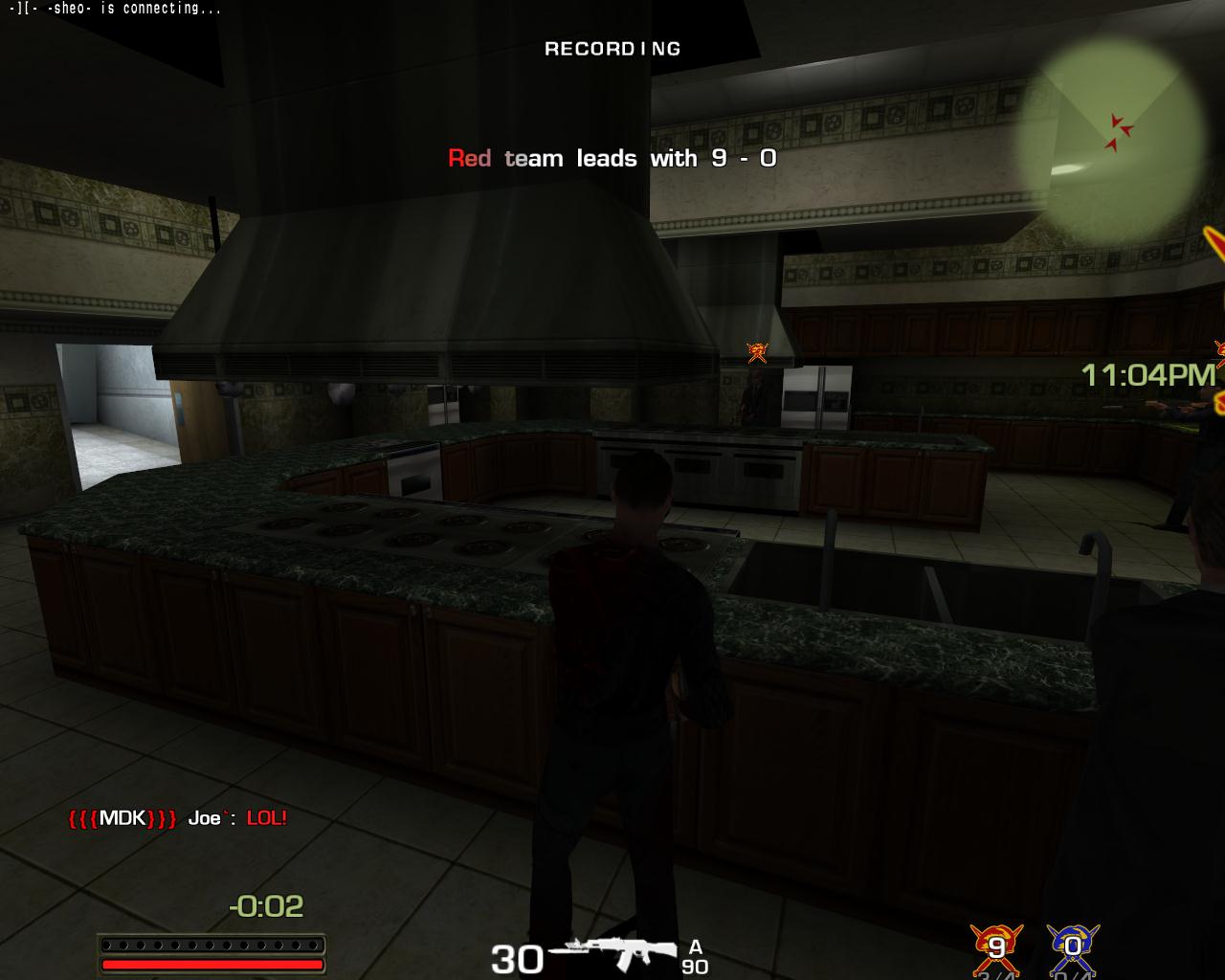Click Joe's LOL chat message
Image resolution: width=1225 pixels, height=980 pixels.
coord(266,818)
